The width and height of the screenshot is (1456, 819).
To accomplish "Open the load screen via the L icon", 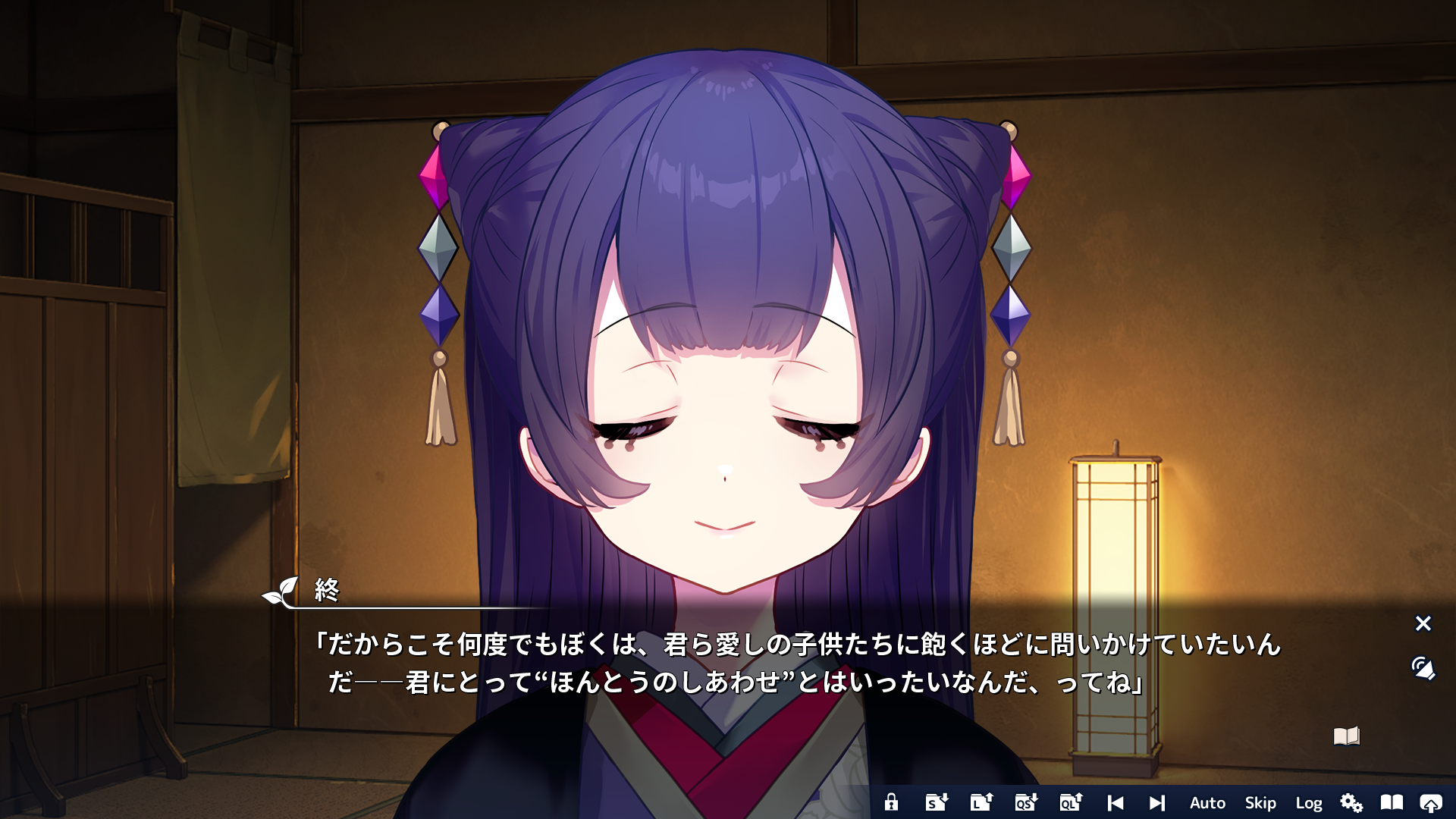I will point(981,802).
